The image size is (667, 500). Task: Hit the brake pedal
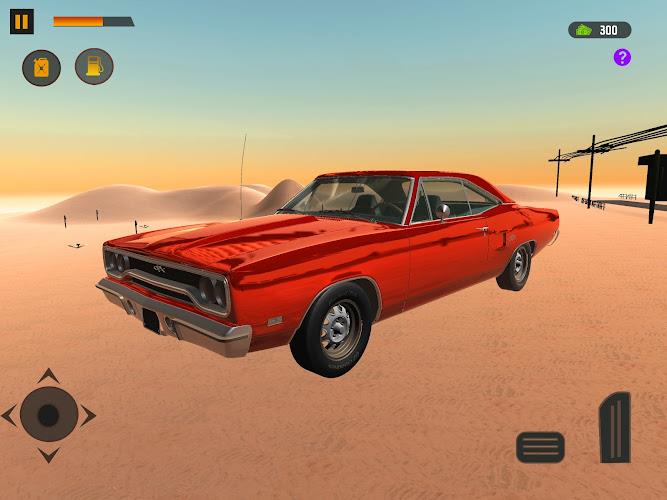tap(540, 446)
